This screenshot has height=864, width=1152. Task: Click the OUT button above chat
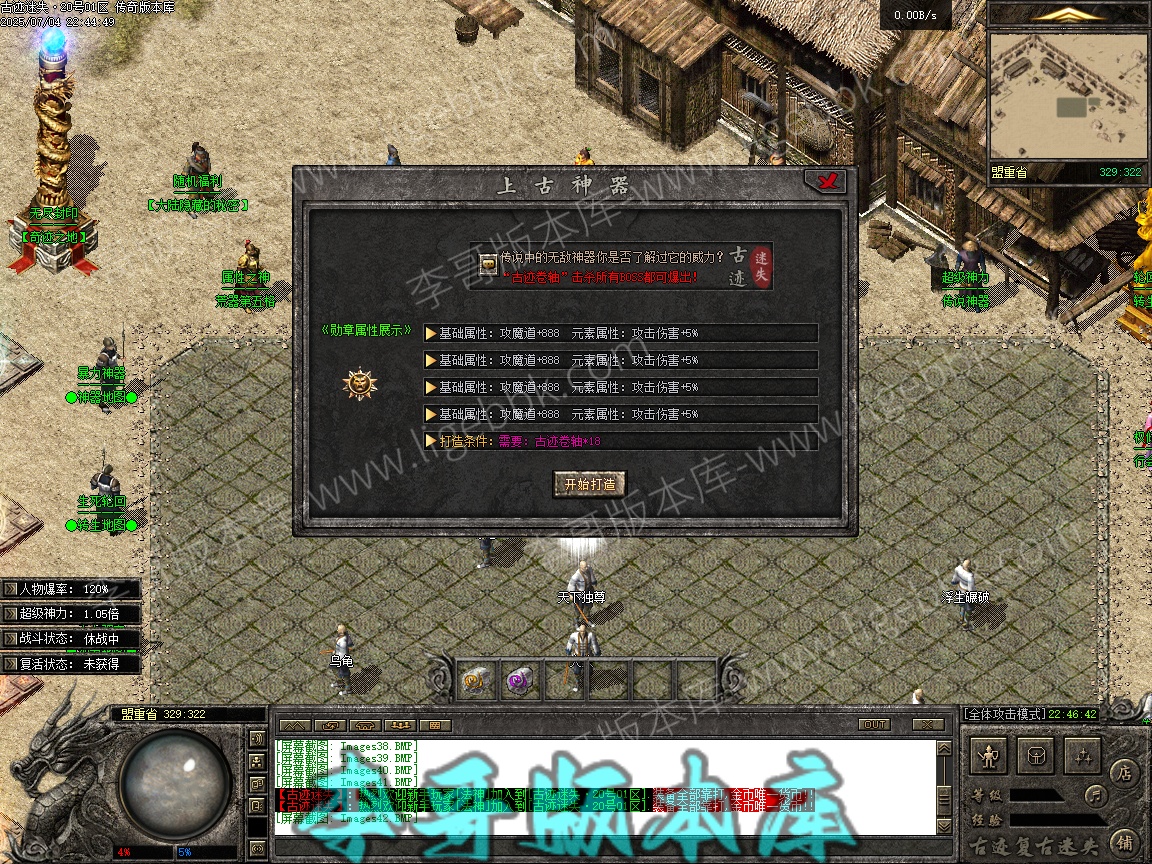click(x=874, y=724)
